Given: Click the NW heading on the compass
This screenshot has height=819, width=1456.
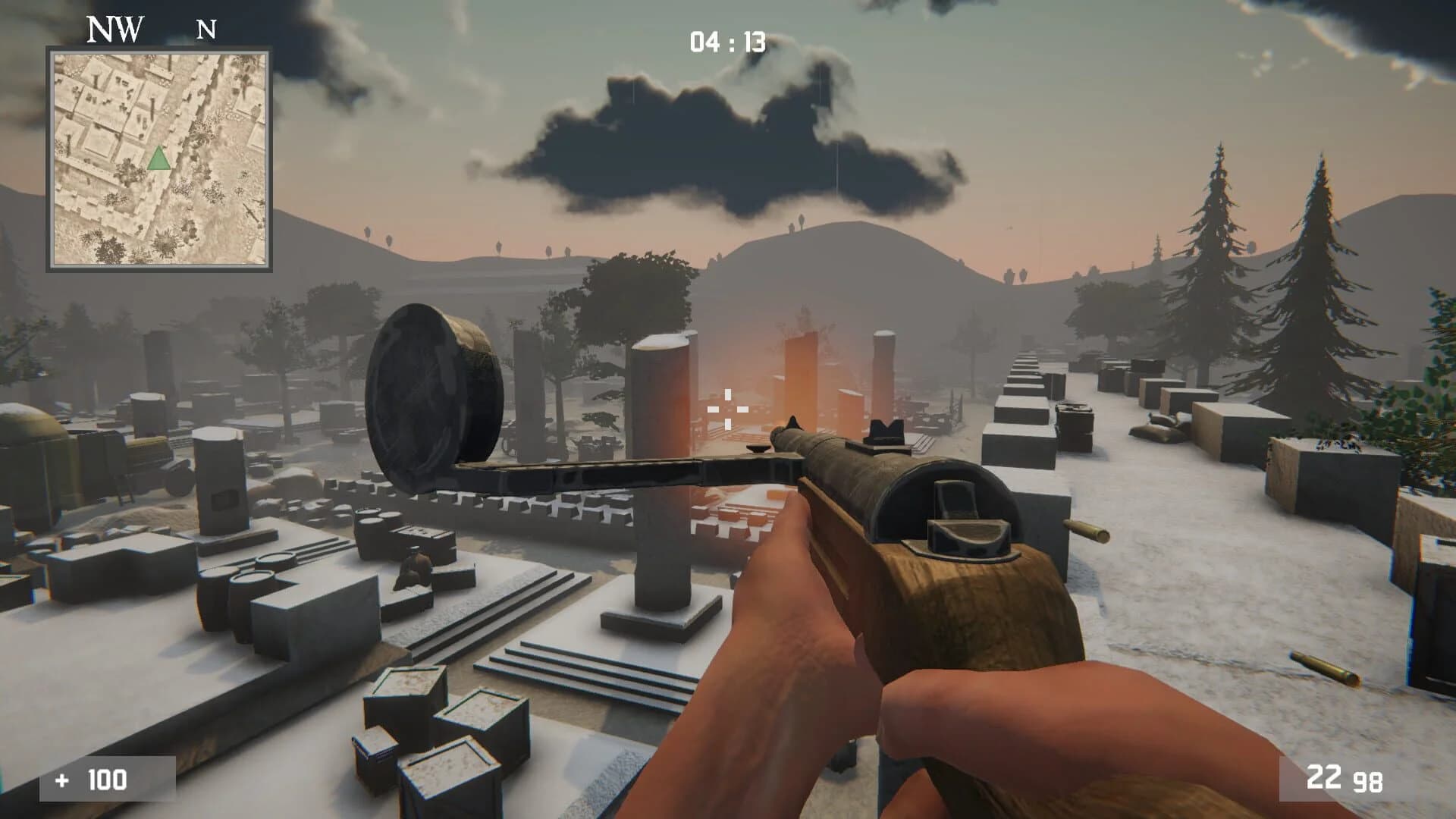Looking at the screenshot, I should [x=112, y=29].
